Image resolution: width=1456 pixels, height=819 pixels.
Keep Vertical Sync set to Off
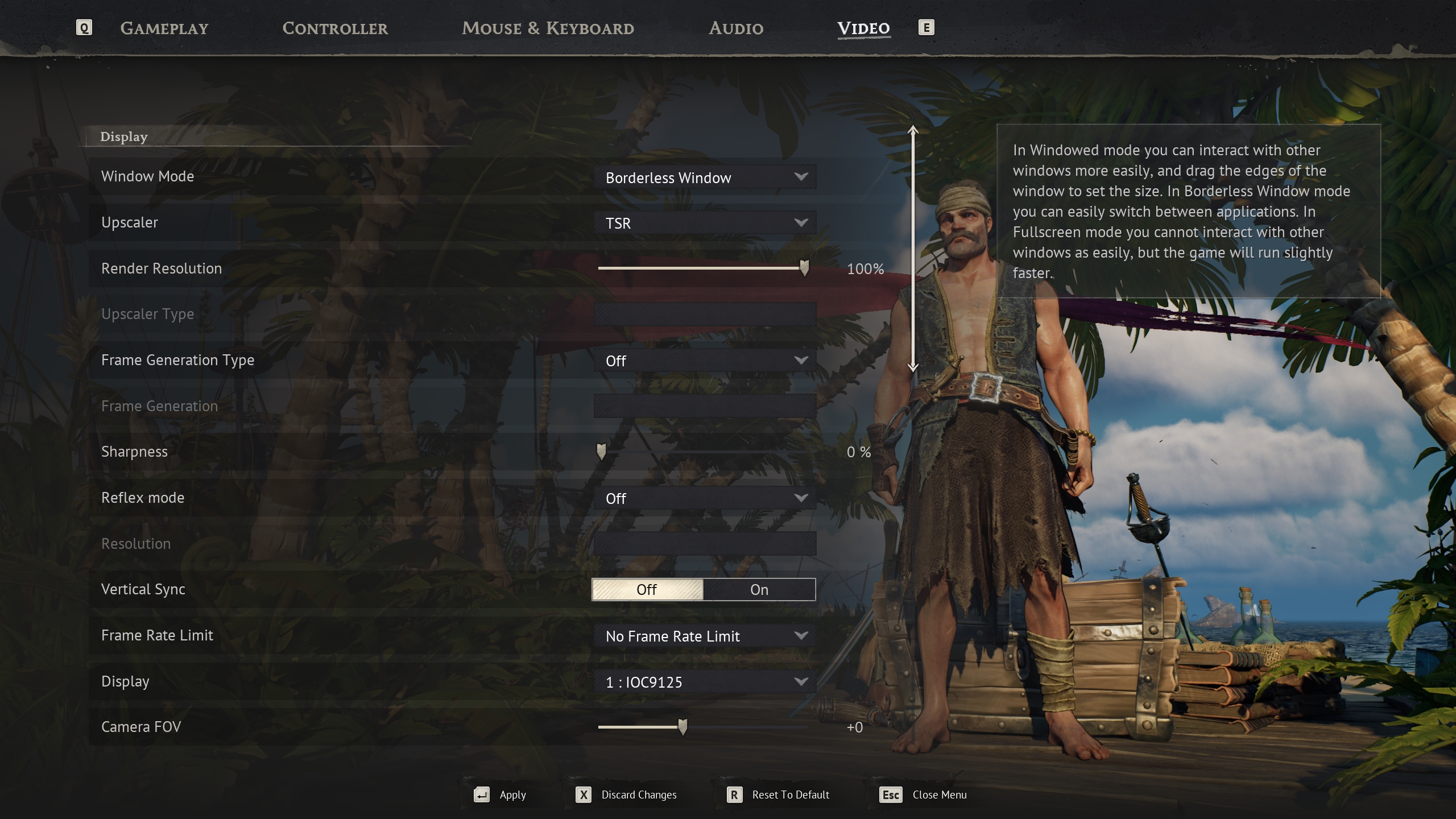pyautogui.click(x=648, y=590)
